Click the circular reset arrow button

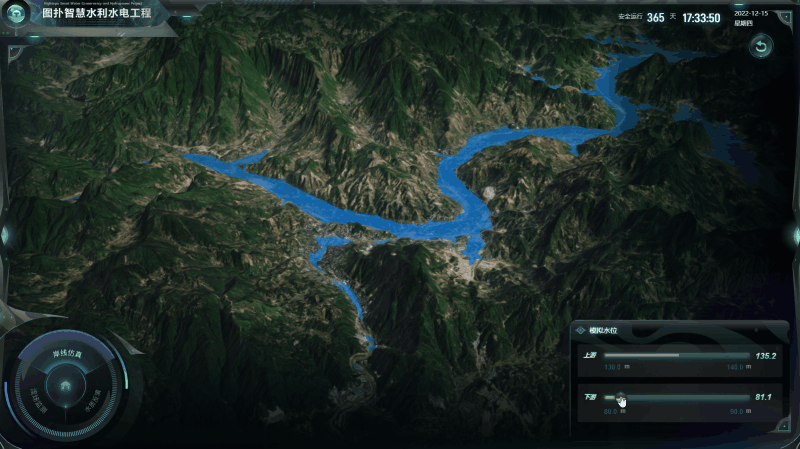(761, 47)
